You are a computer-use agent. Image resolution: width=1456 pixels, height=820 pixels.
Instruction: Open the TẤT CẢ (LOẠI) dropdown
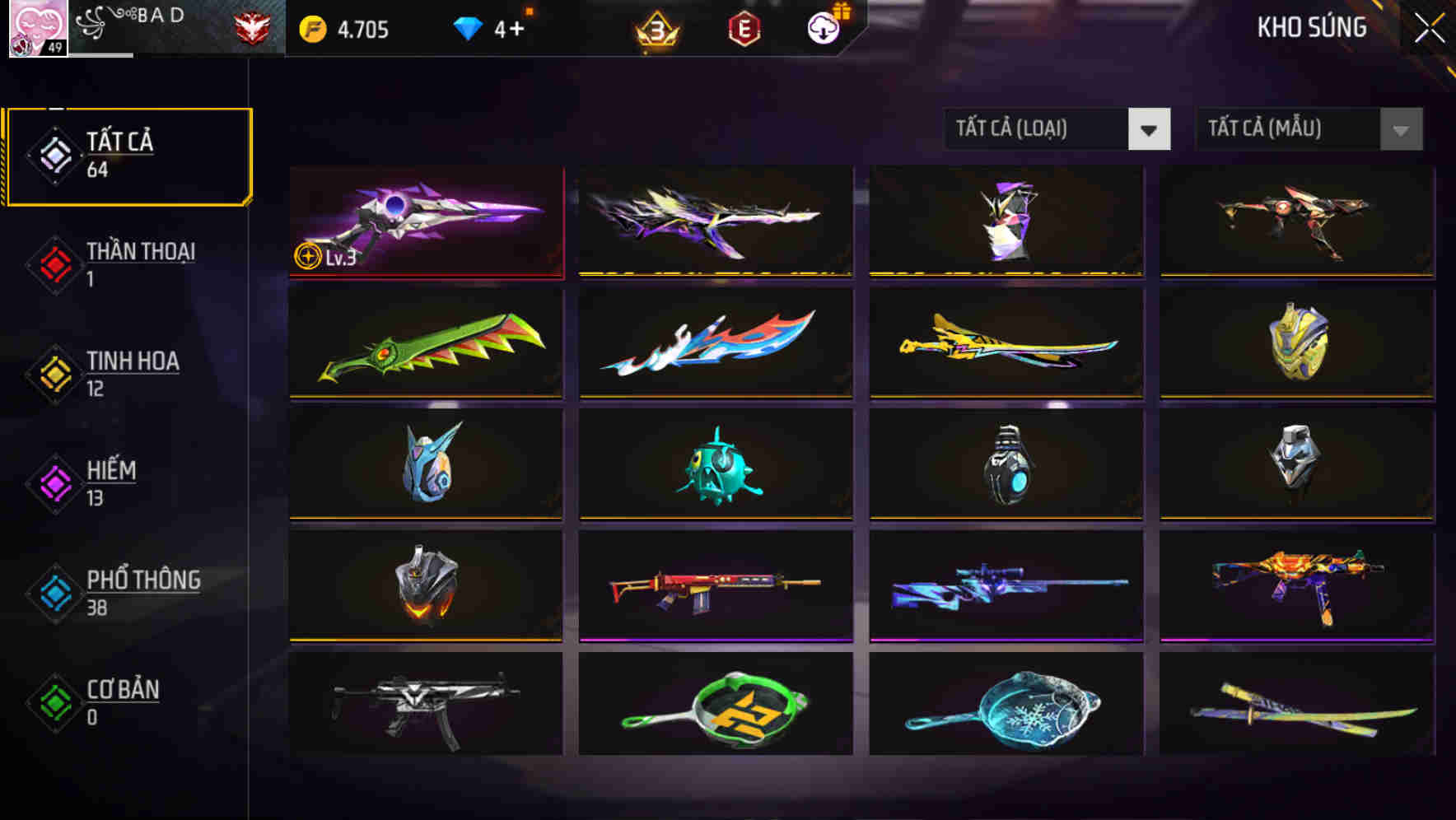(x=1038, y=129)
